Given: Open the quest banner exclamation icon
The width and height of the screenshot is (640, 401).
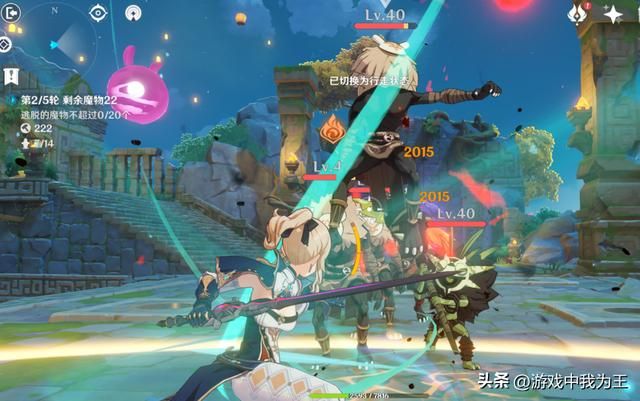Looking at the screenshot, I should (x=10, y=75).
